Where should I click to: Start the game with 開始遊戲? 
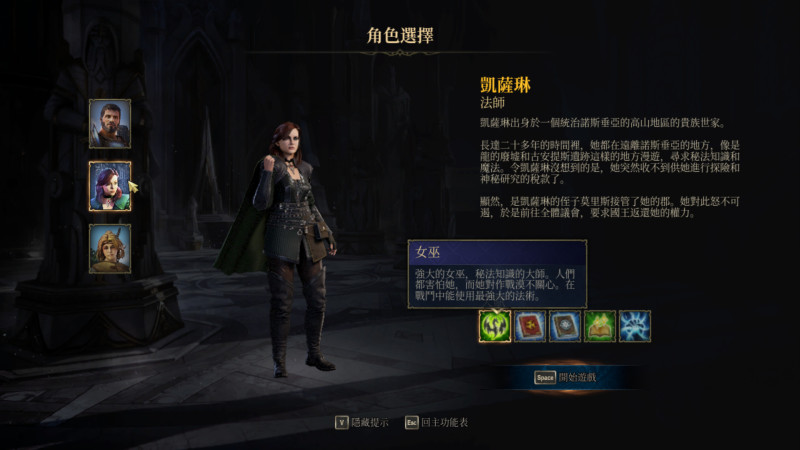point(567,378)
